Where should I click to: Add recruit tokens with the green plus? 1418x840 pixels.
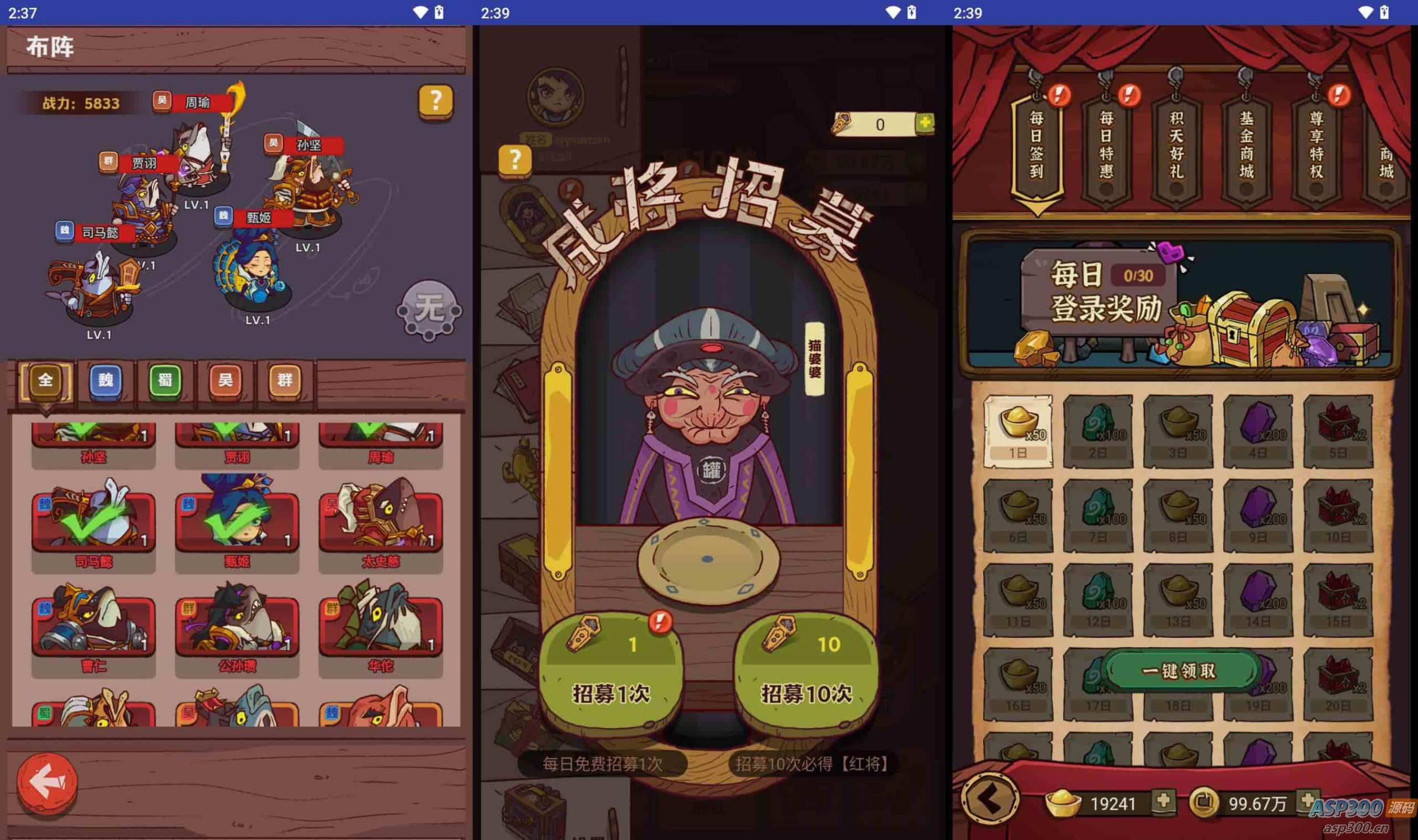(x=924, y=123)
